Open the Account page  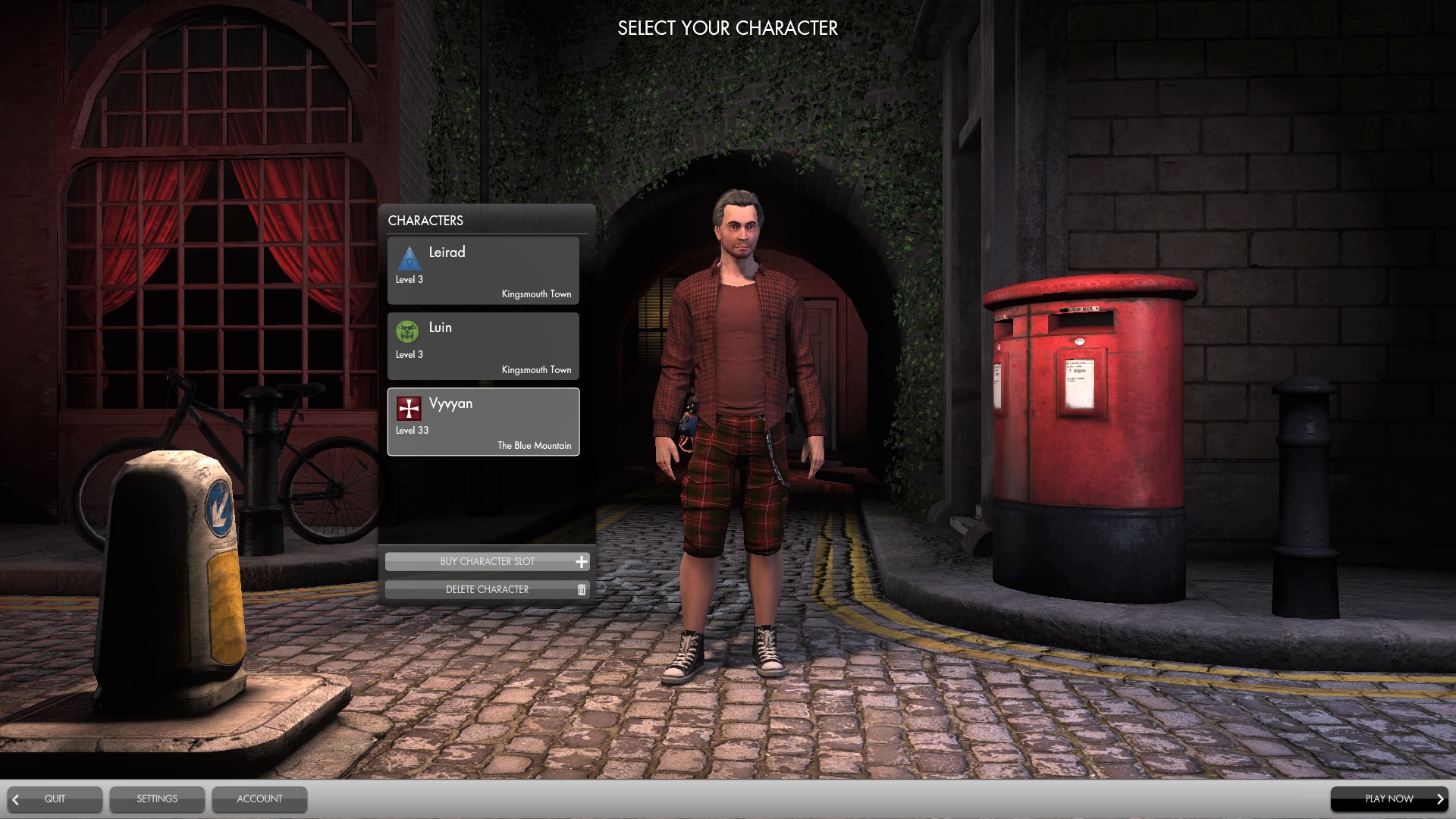point(259,799)
